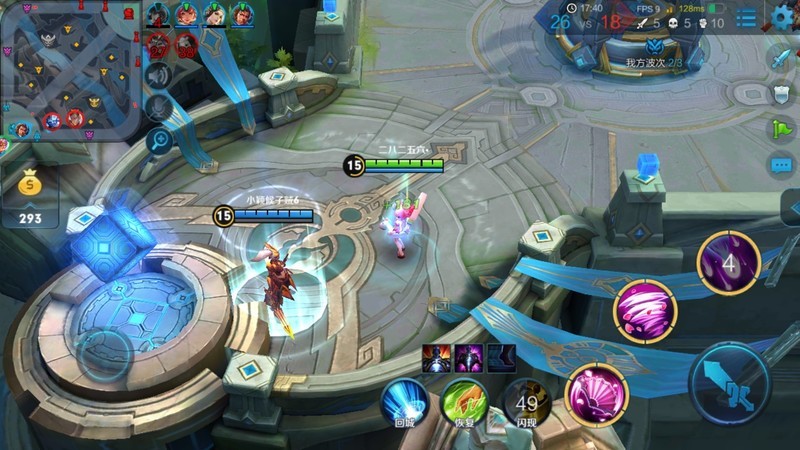The height and width of the screenshot is (450, 800).
Task: Tap the minimap
Action: coord(70,69)
